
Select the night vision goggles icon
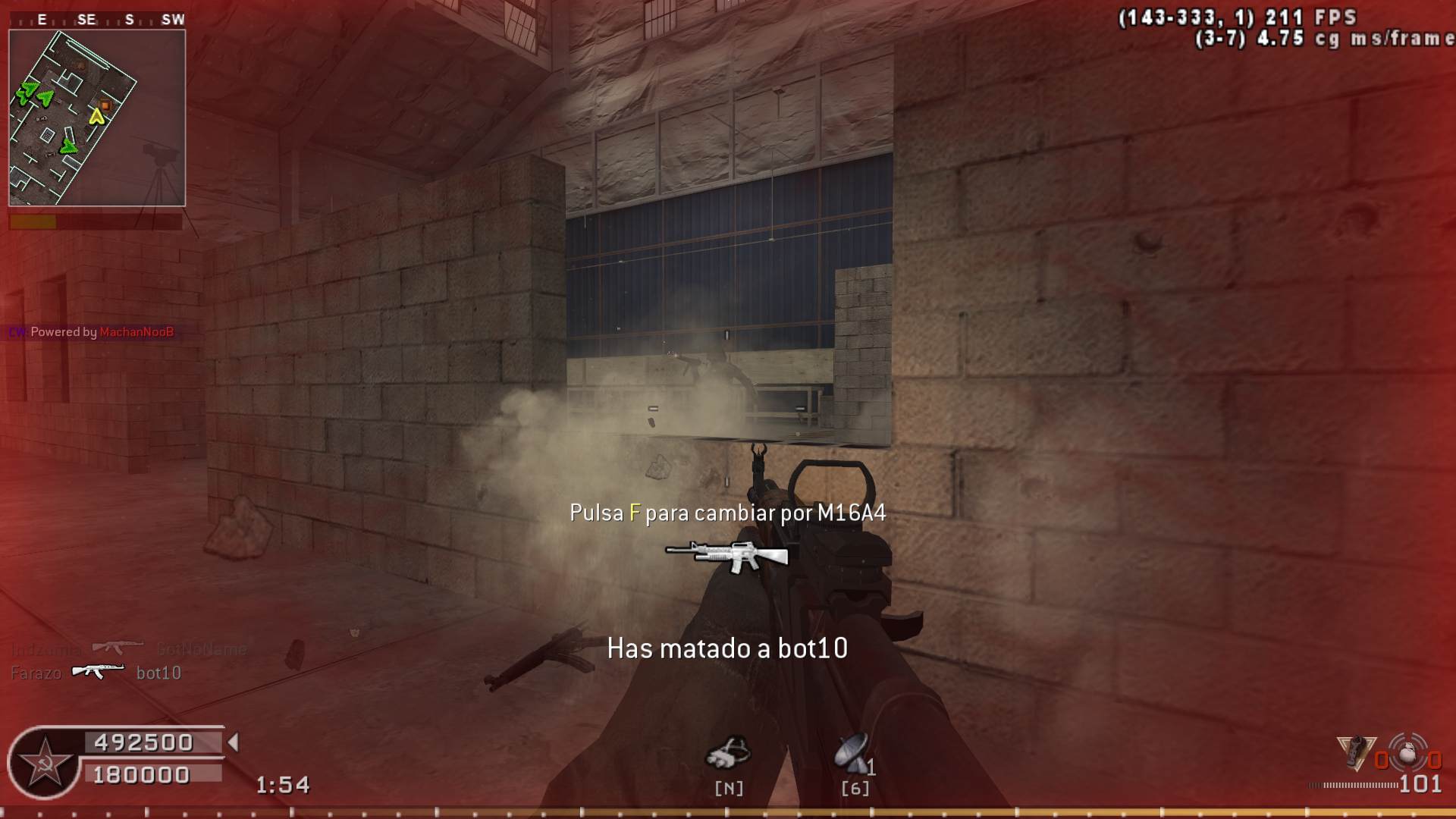pyautogui.click(x=728, y=753)
